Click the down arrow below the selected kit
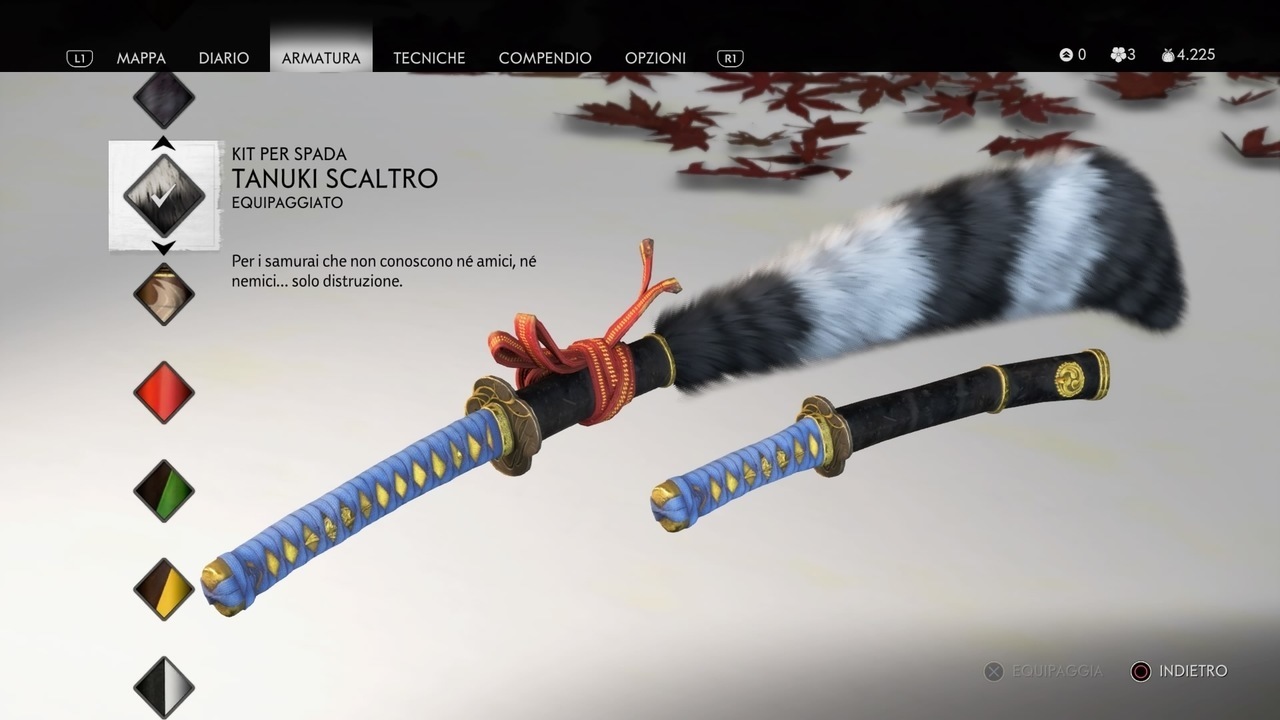 163,249
